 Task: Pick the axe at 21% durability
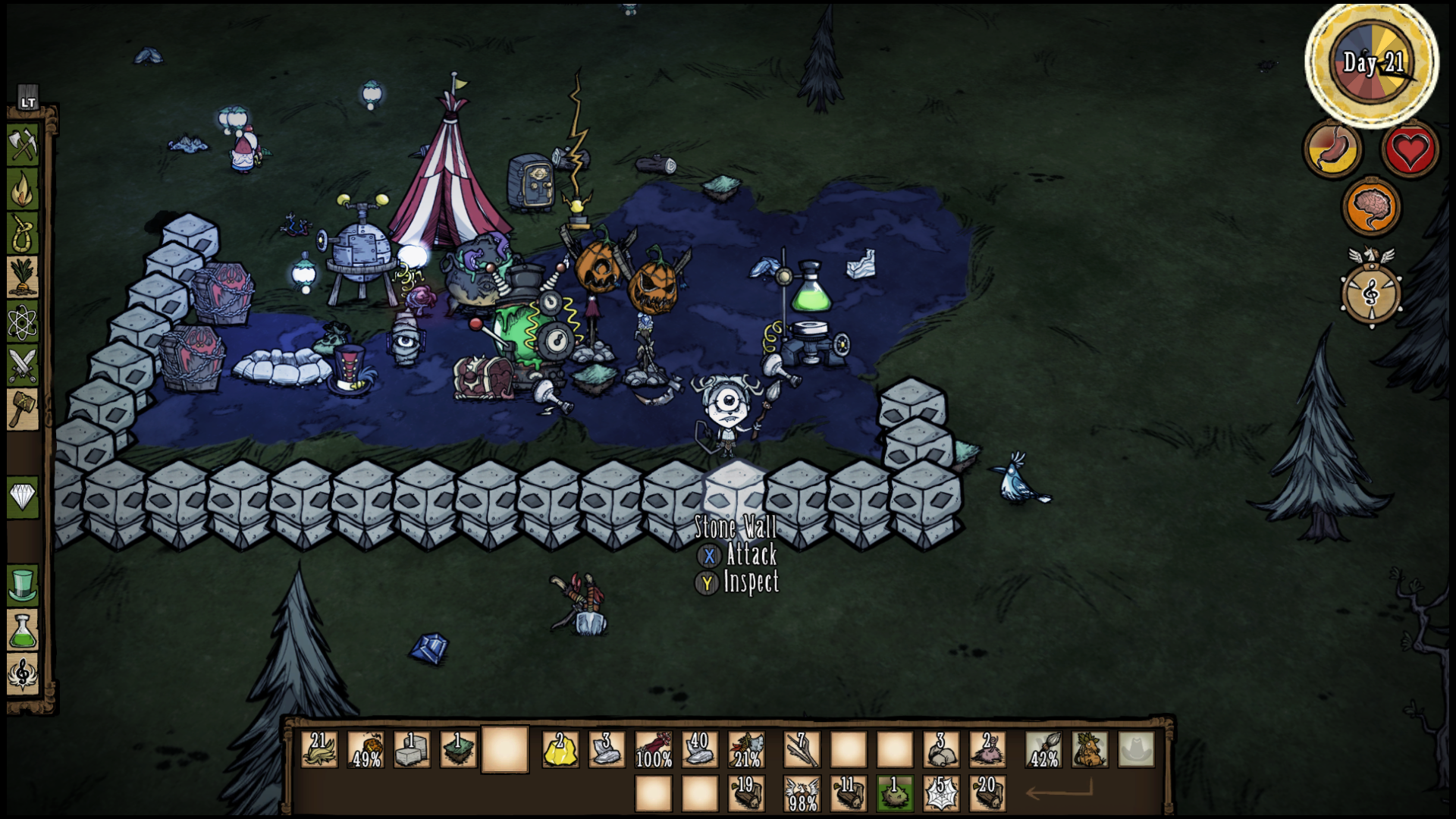pyautogui.click(x=746, y=749)
